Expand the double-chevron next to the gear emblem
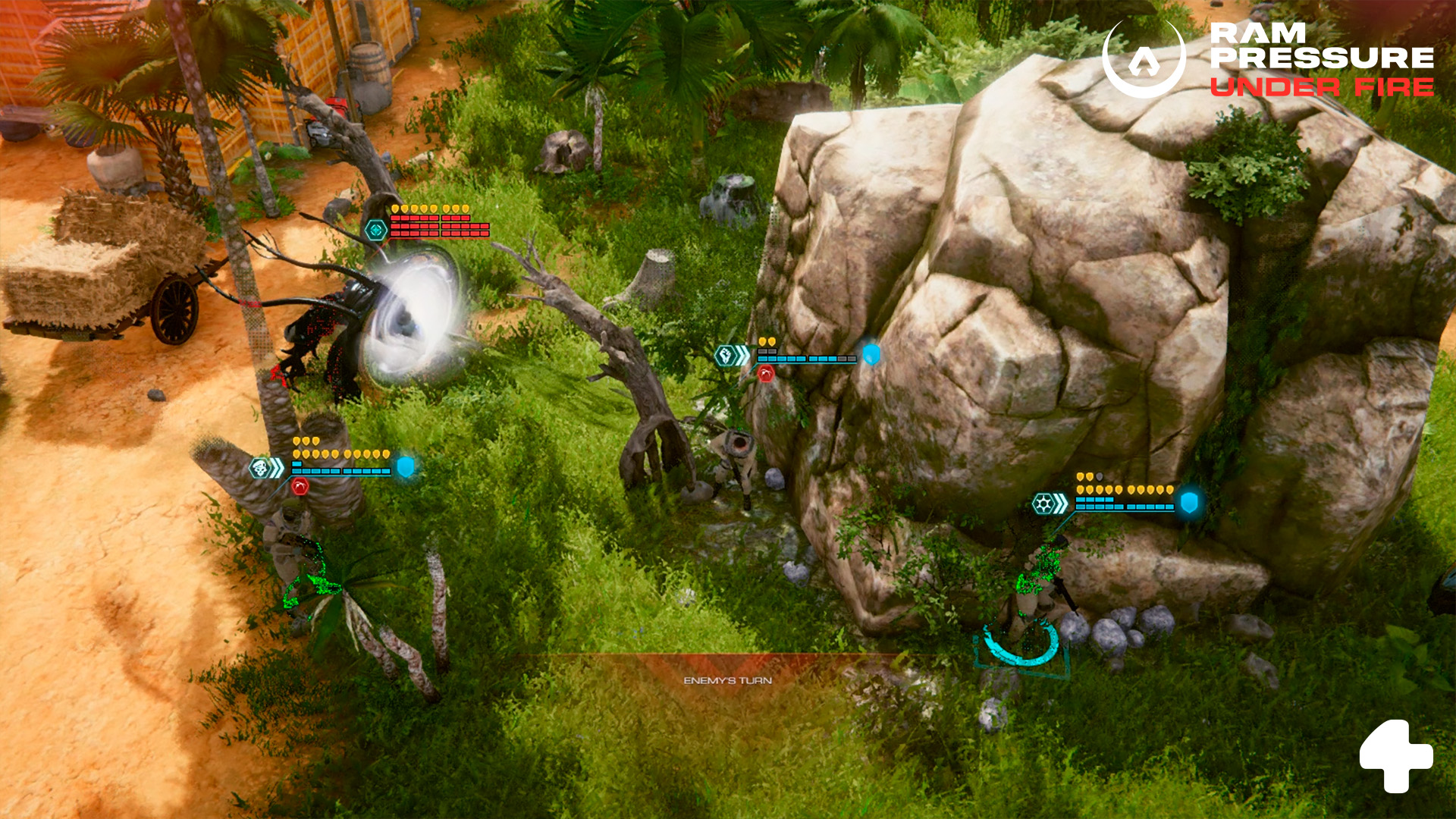This screenshot has height=819, width=1456. 1060,504
